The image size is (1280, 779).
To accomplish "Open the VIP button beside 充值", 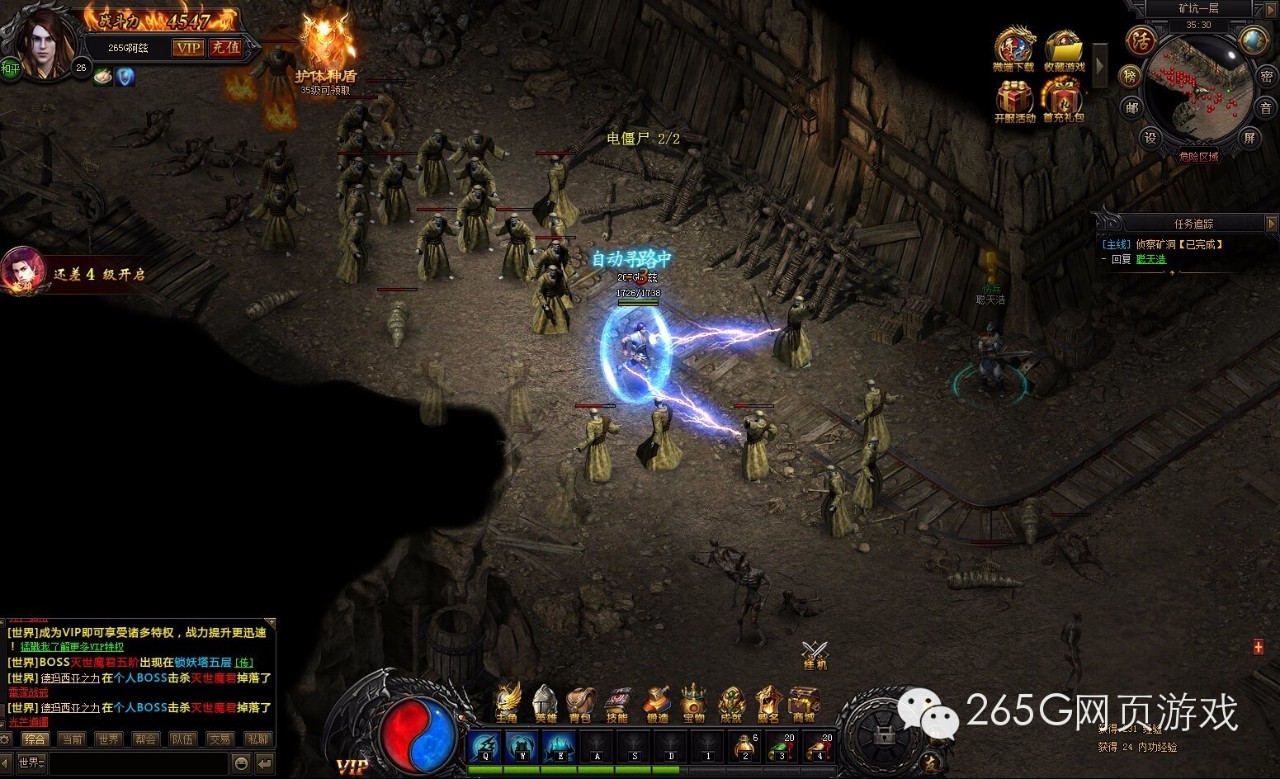I will [187, 47].
